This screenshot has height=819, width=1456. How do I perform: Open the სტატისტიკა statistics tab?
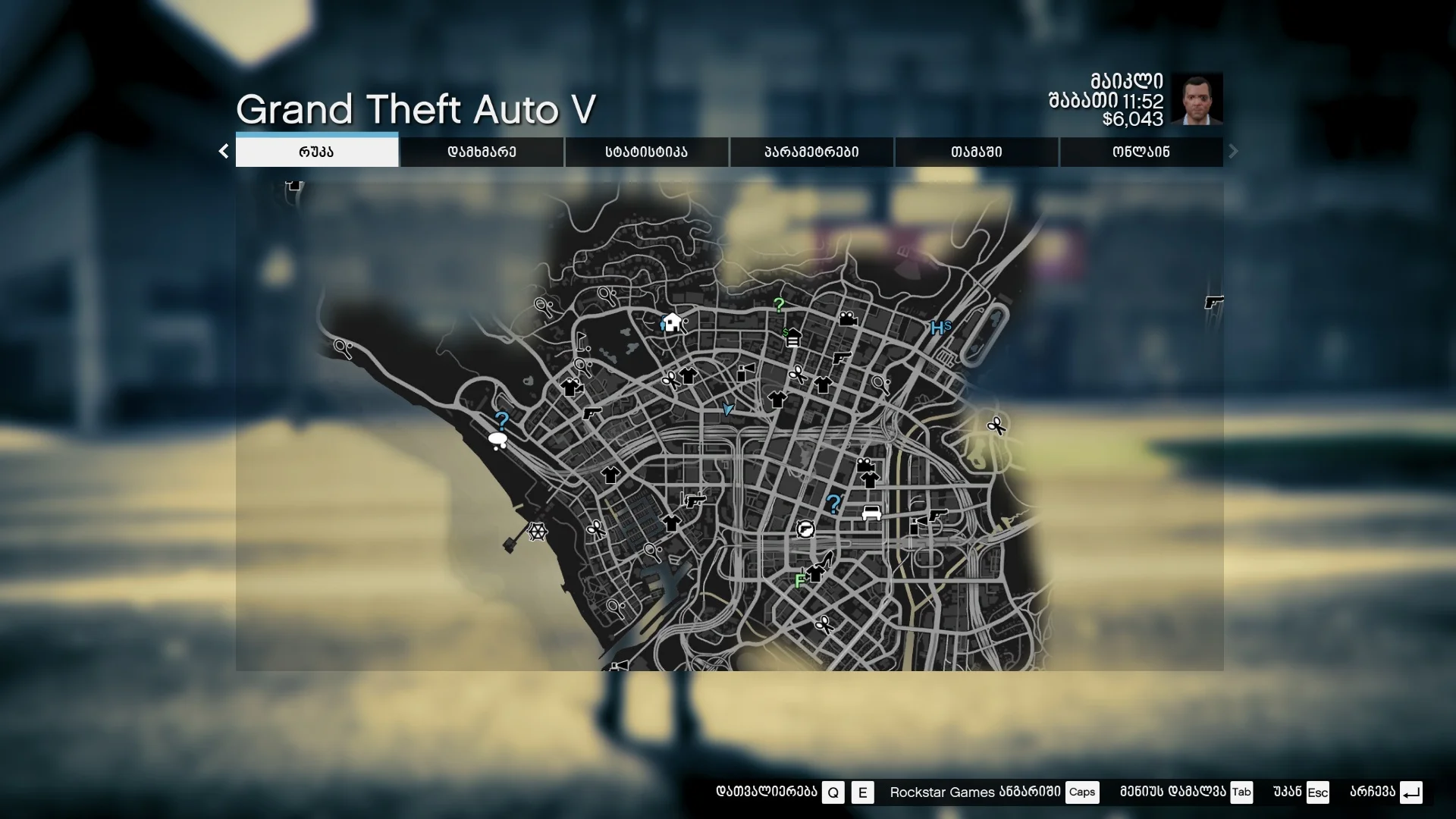click(x=646, y=152)
